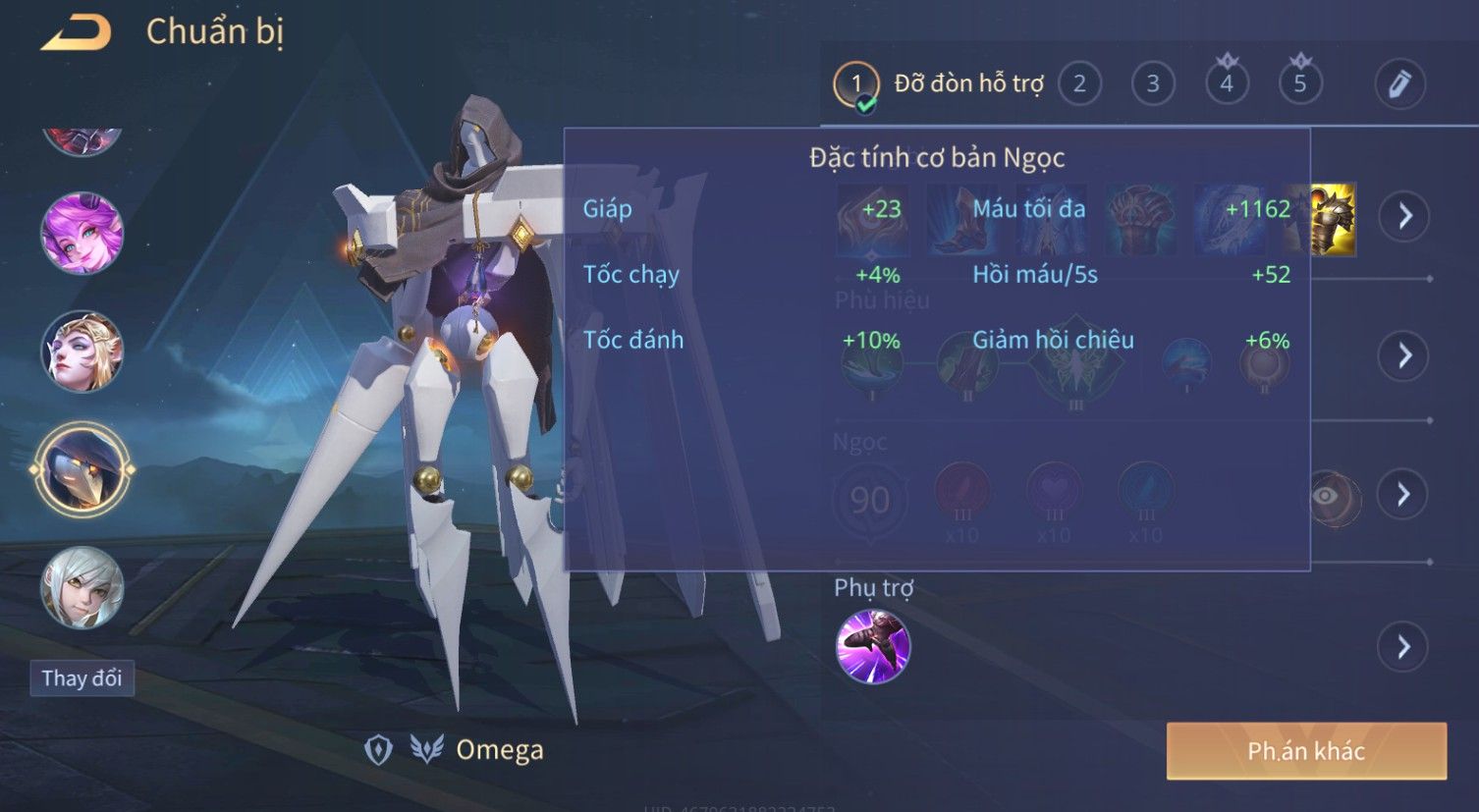Pick the white-haired hero portrait
Viewport: 1479px width, 812px height.
pos(82,588)
